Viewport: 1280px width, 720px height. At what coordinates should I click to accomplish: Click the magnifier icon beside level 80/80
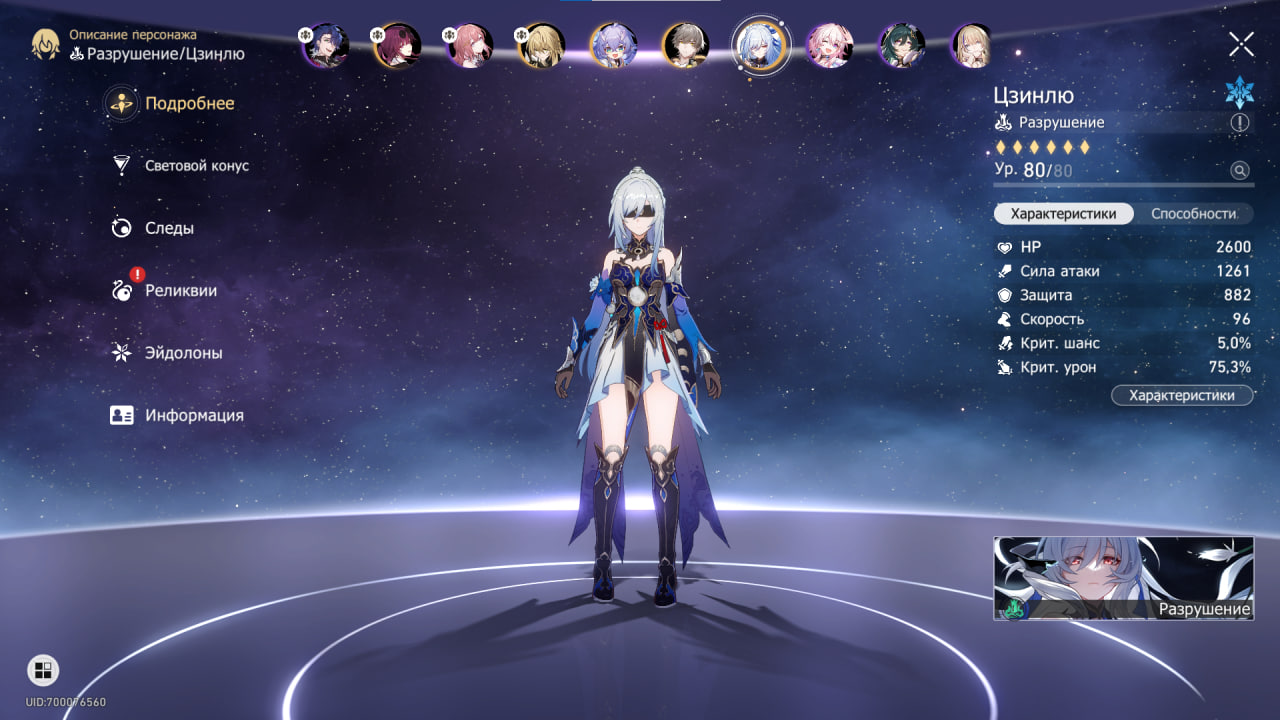pyautogui.click(x=1240, y=171)
